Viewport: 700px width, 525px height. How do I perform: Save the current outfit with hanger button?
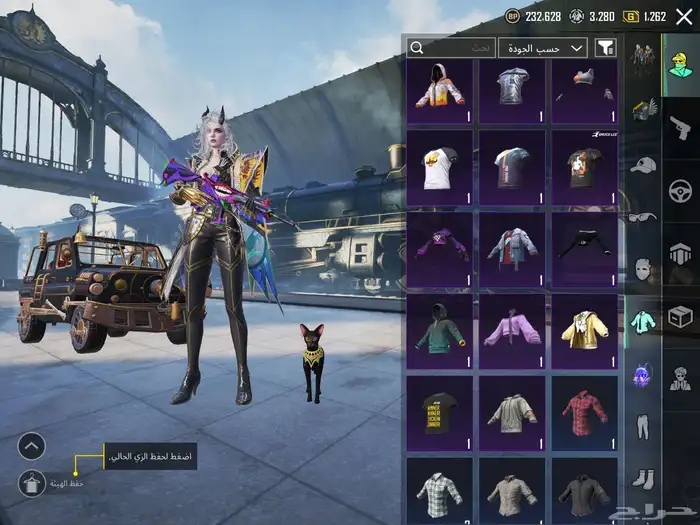[x=31, y=482]
